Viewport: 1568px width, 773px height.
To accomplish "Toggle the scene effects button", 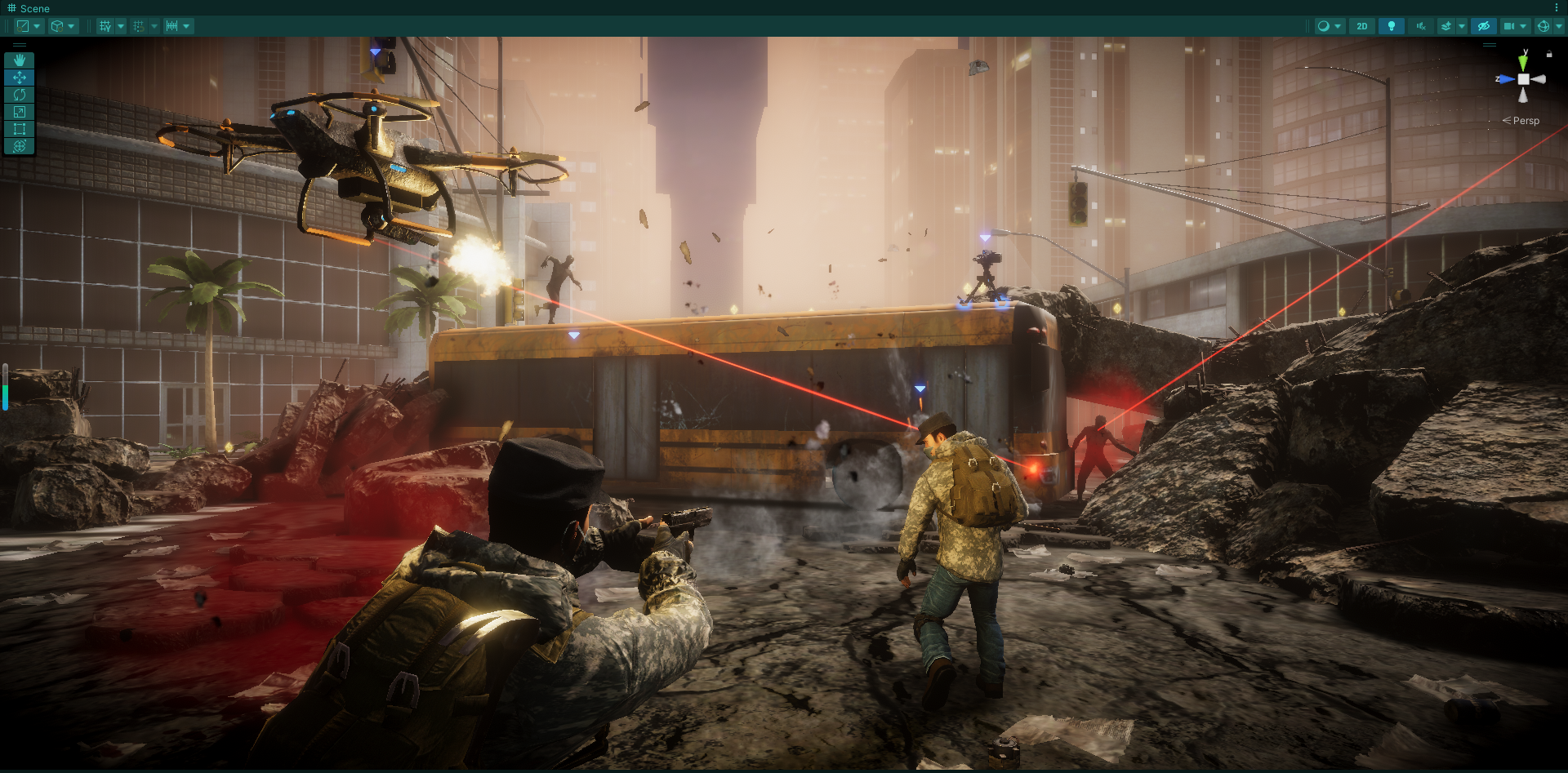I will click(x=1446, y=26).
